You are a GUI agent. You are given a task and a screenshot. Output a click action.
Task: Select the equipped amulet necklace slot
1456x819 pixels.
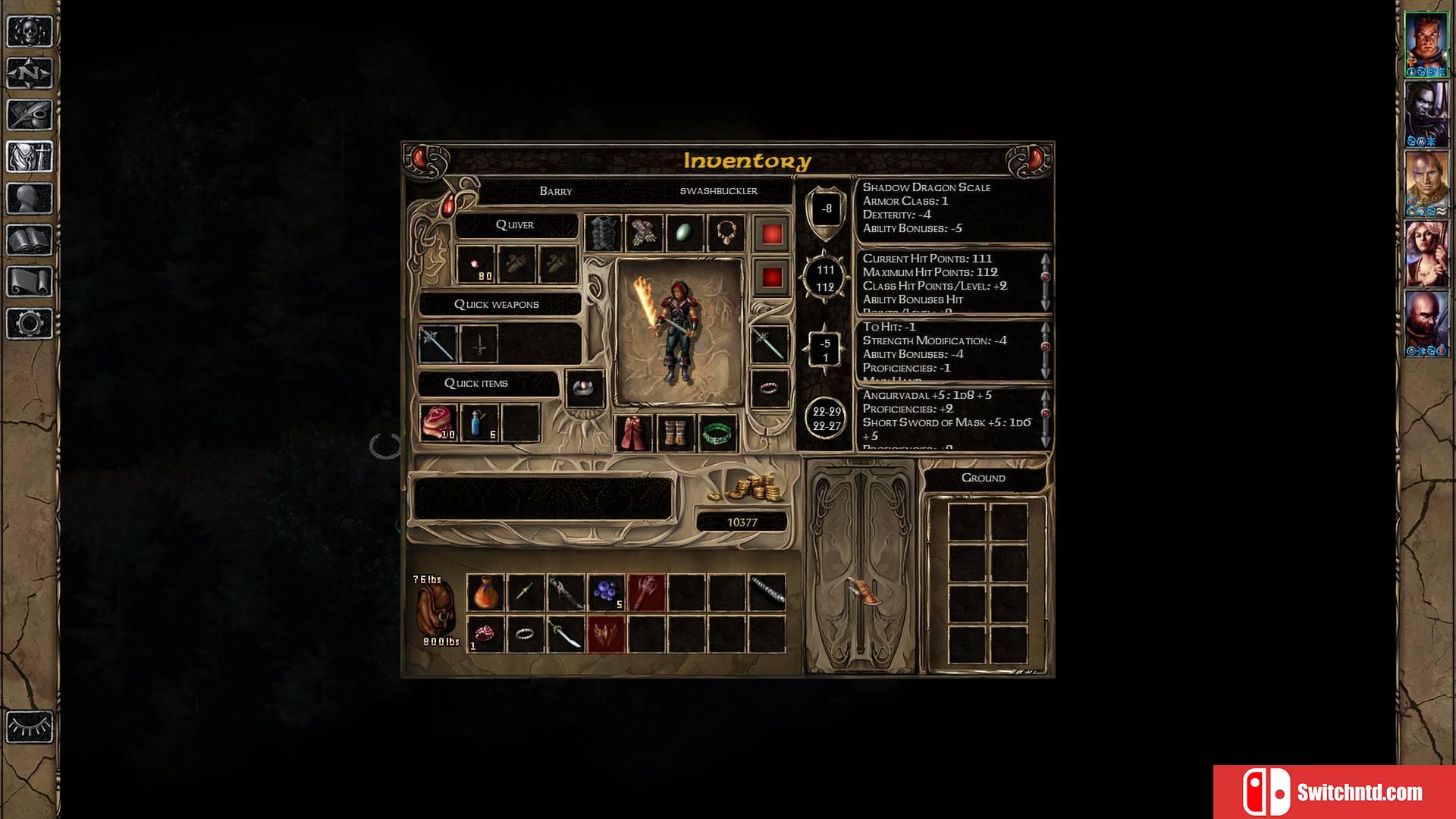click(x=726, y=233)
